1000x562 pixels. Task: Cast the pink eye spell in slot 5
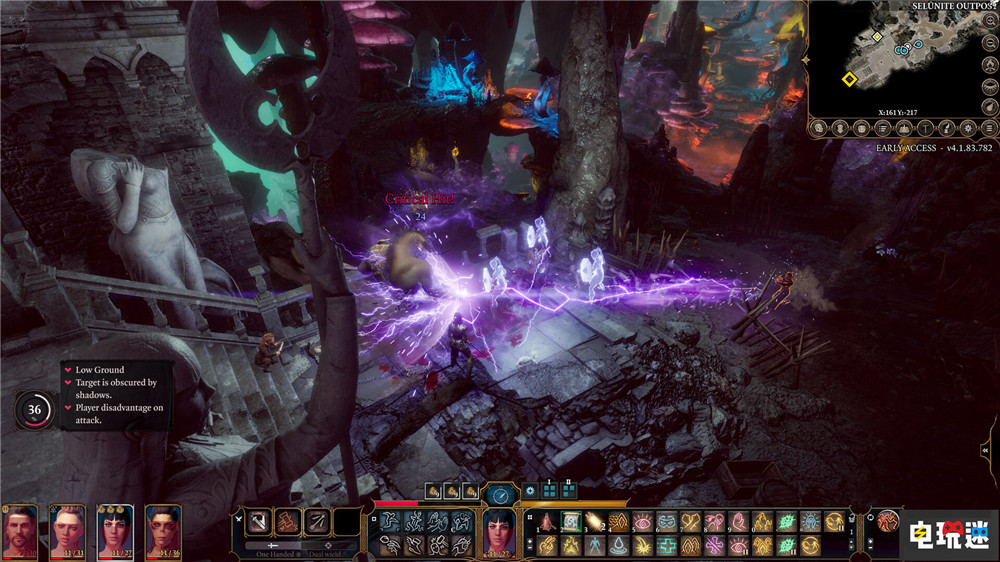(x=643, y=521)
